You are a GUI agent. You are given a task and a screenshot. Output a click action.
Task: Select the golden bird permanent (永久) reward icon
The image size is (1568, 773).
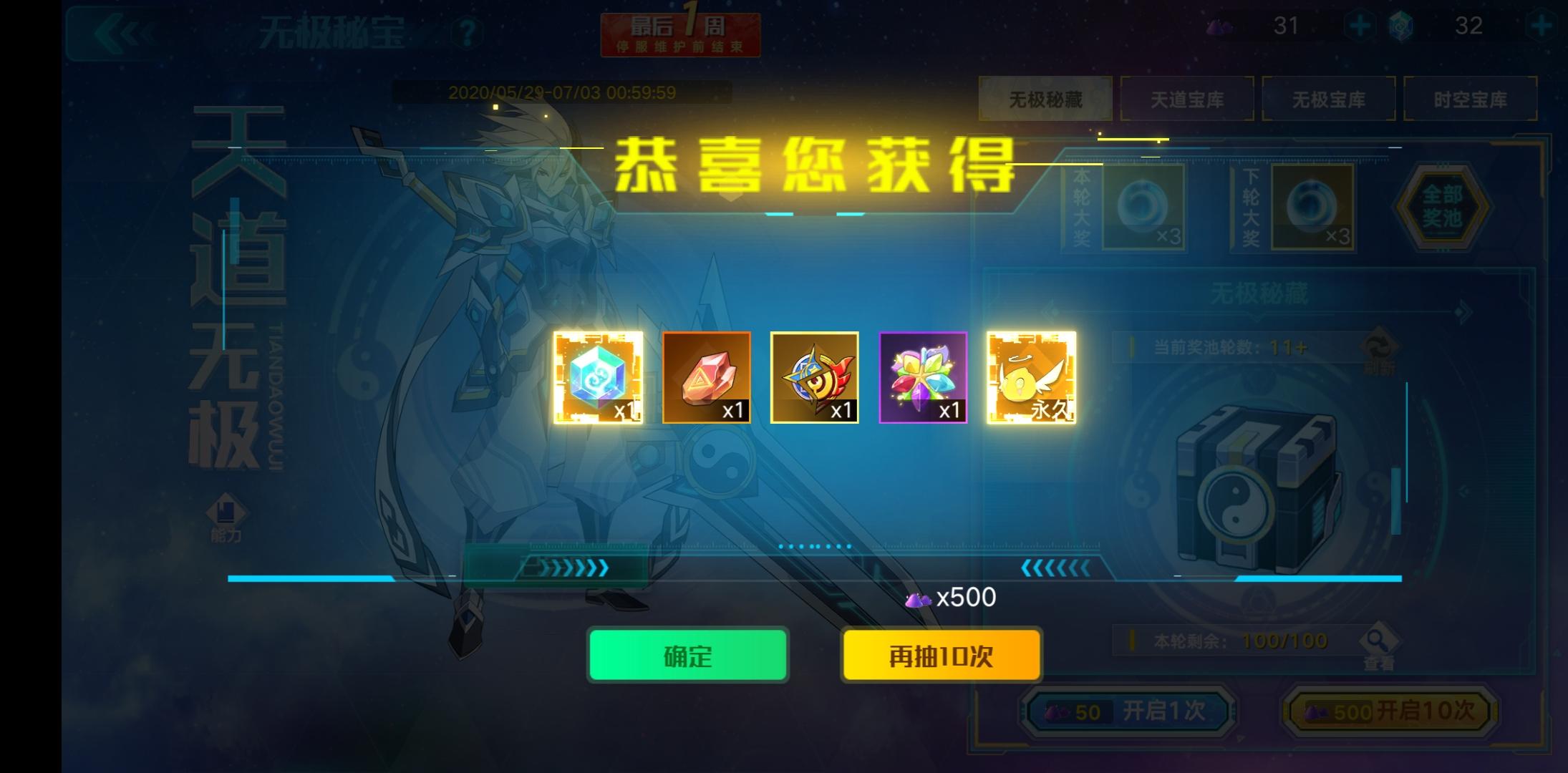[1031, 378]
